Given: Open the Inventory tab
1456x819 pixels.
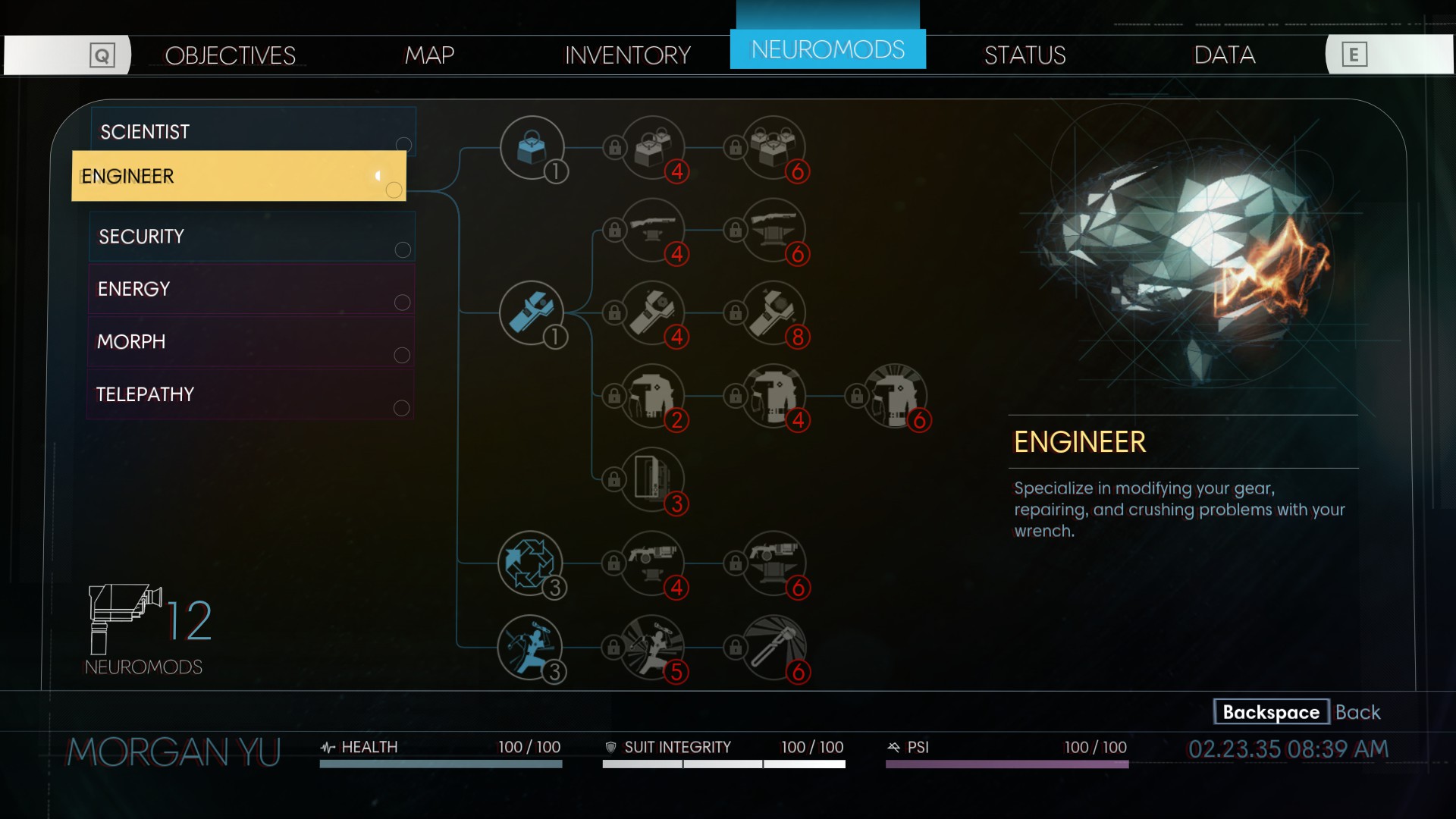Looking at the screenshot, I should click(x=627, y=55).
